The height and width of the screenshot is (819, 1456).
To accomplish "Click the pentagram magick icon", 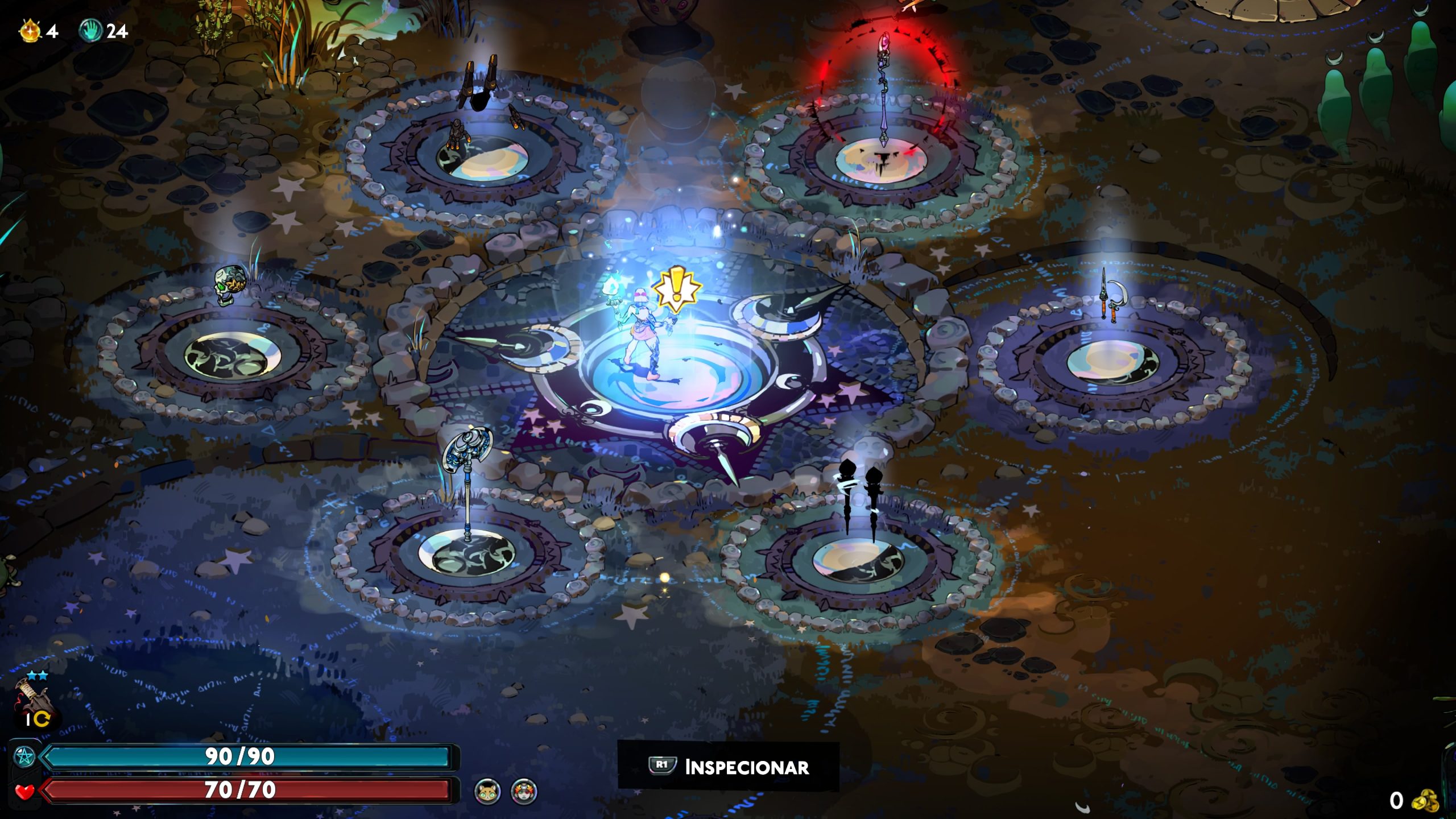I will 24,756.
